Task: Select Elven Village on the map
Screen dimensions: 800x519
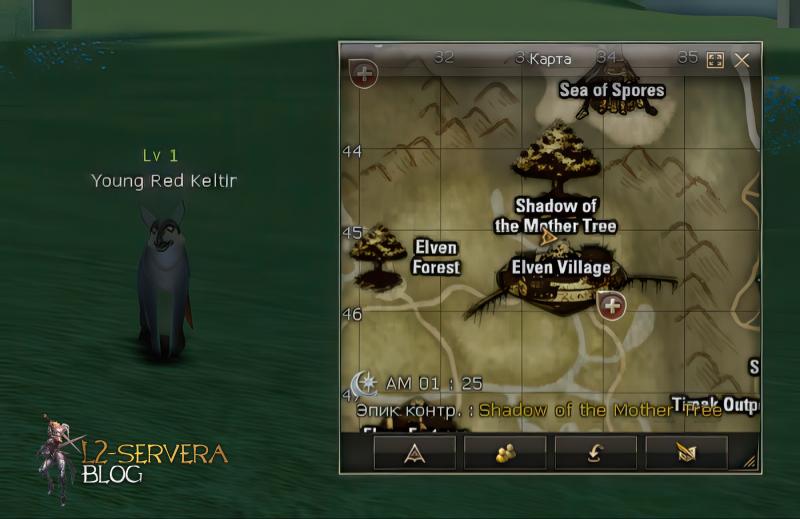Action: (561, 268)
